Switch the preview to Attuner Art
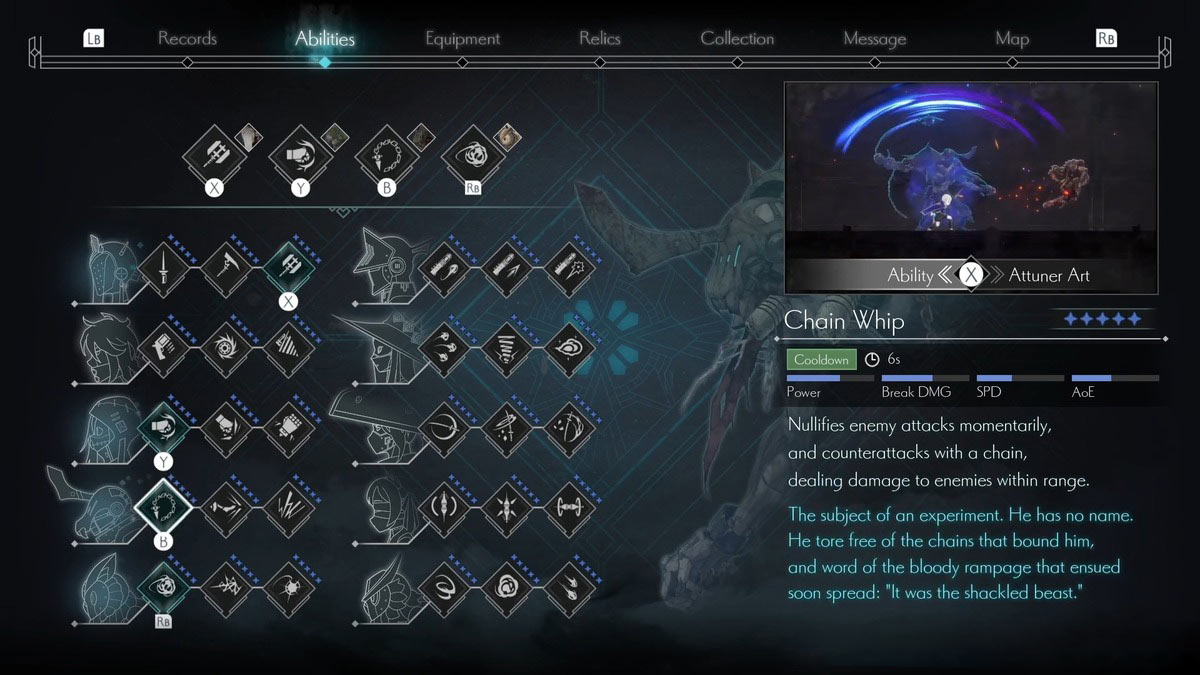The width and height of the screenshot is (1200, 675). click(1049, 275)
